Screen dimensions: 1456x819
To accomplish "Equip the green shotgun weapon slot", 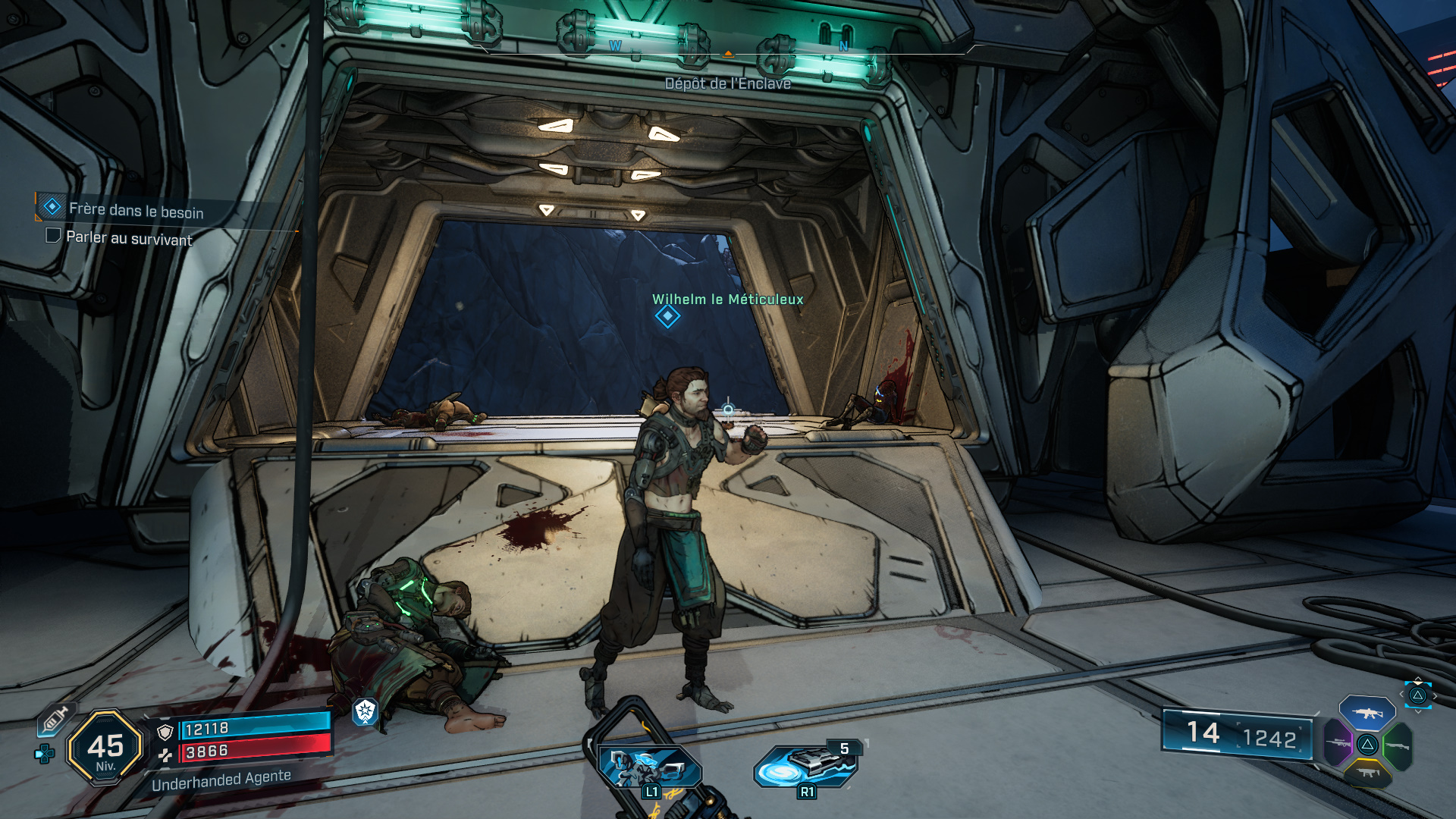I will 1397,745.
